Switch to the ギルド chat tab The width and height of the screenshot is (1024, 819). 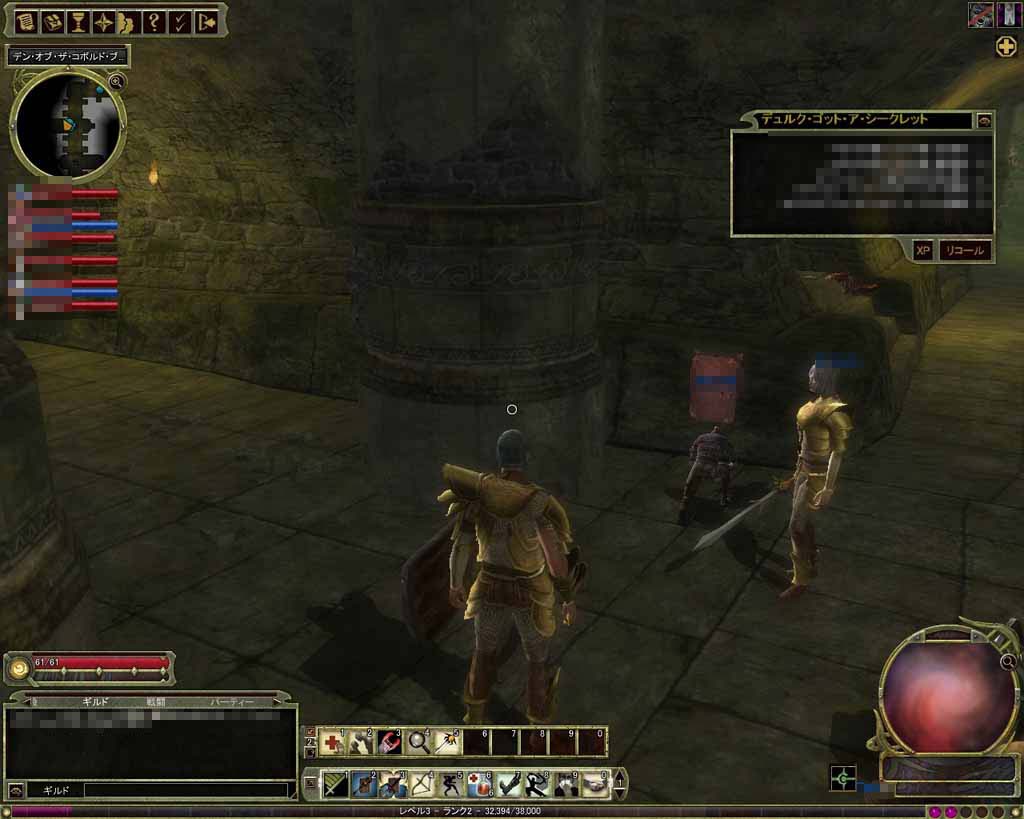click(97, 703)
